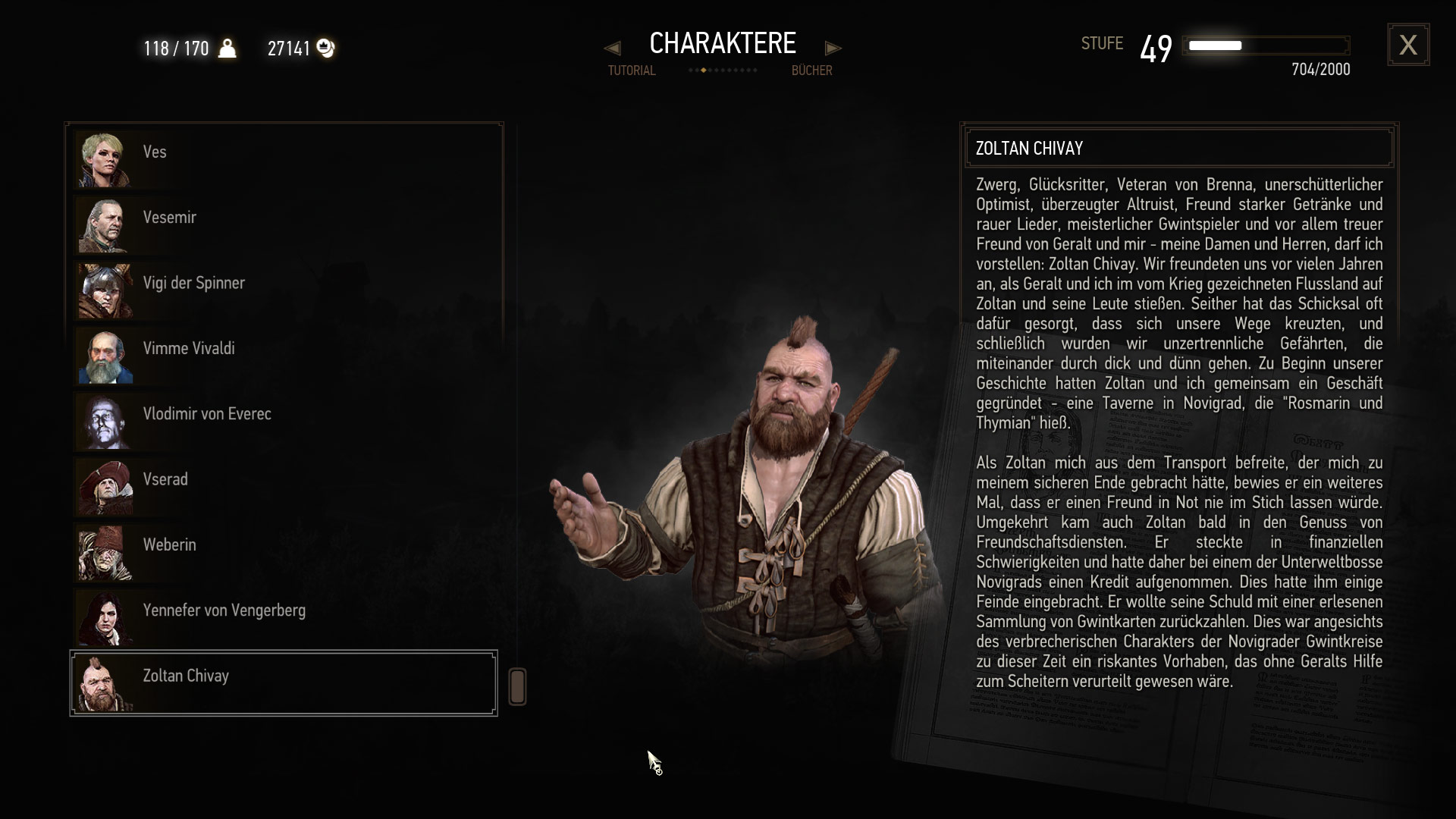Click the left arrow beside Charaktere
This screenshot has height=819, width=1456.
point(612,49)
